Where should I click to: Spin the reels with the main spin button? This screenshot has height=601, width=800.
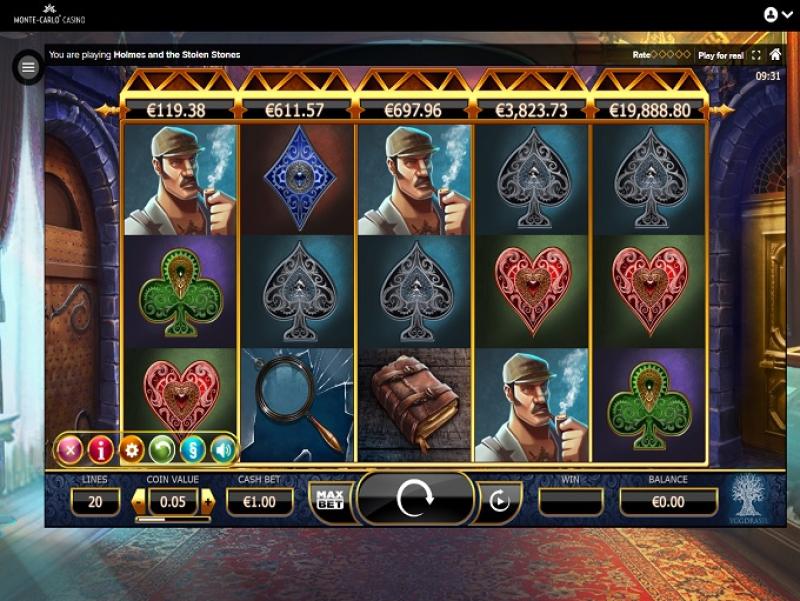coord(414,498)
